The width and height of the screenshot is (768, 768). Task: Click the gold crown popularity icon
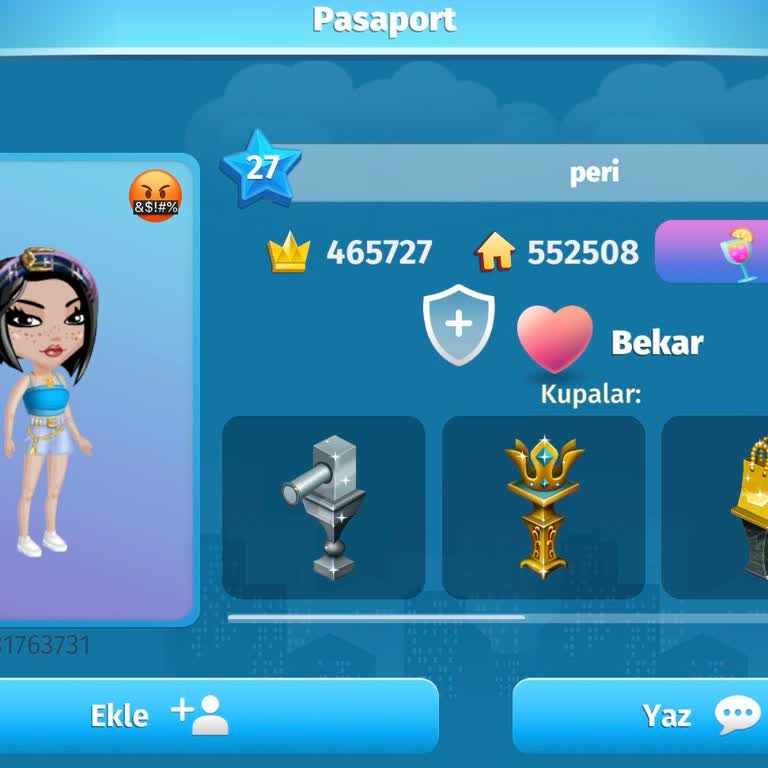[289, 253]
